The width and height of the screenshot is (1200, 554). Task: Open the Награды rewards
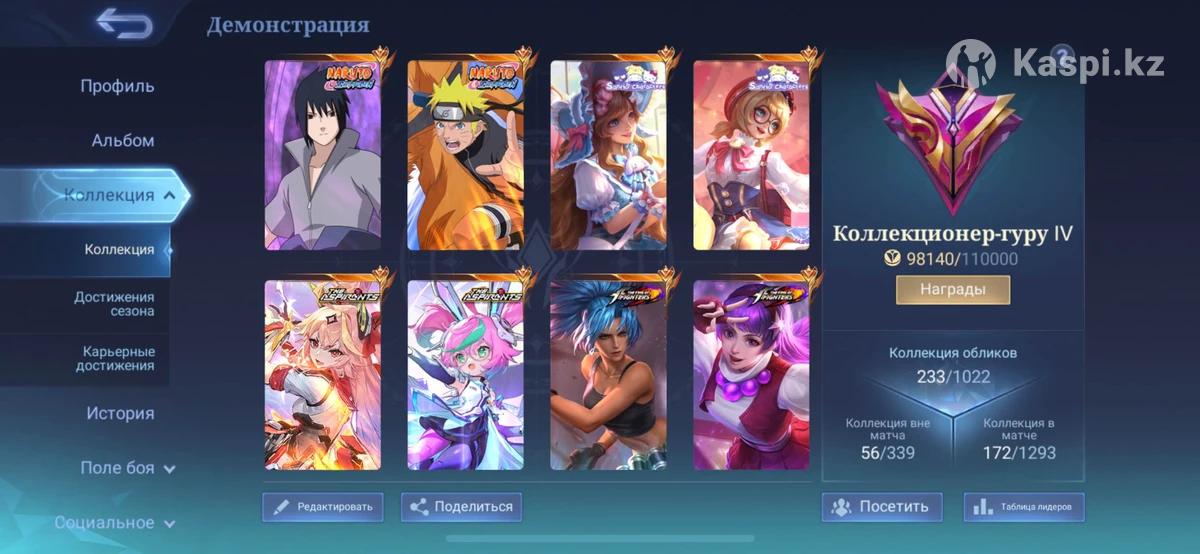952,290
